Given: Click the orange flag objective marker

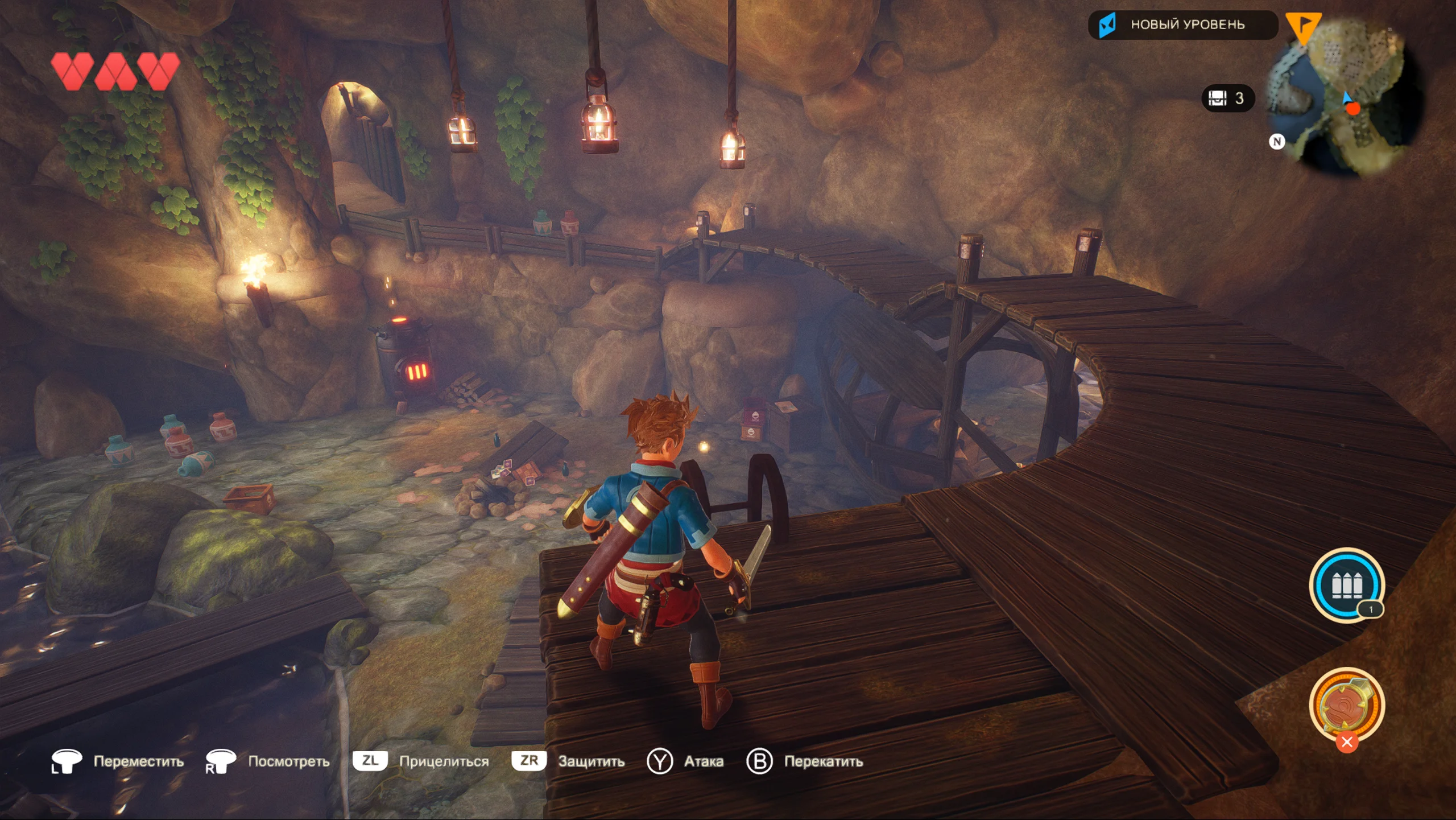Looking at the screenshot, I should [x=1302, y=26].
